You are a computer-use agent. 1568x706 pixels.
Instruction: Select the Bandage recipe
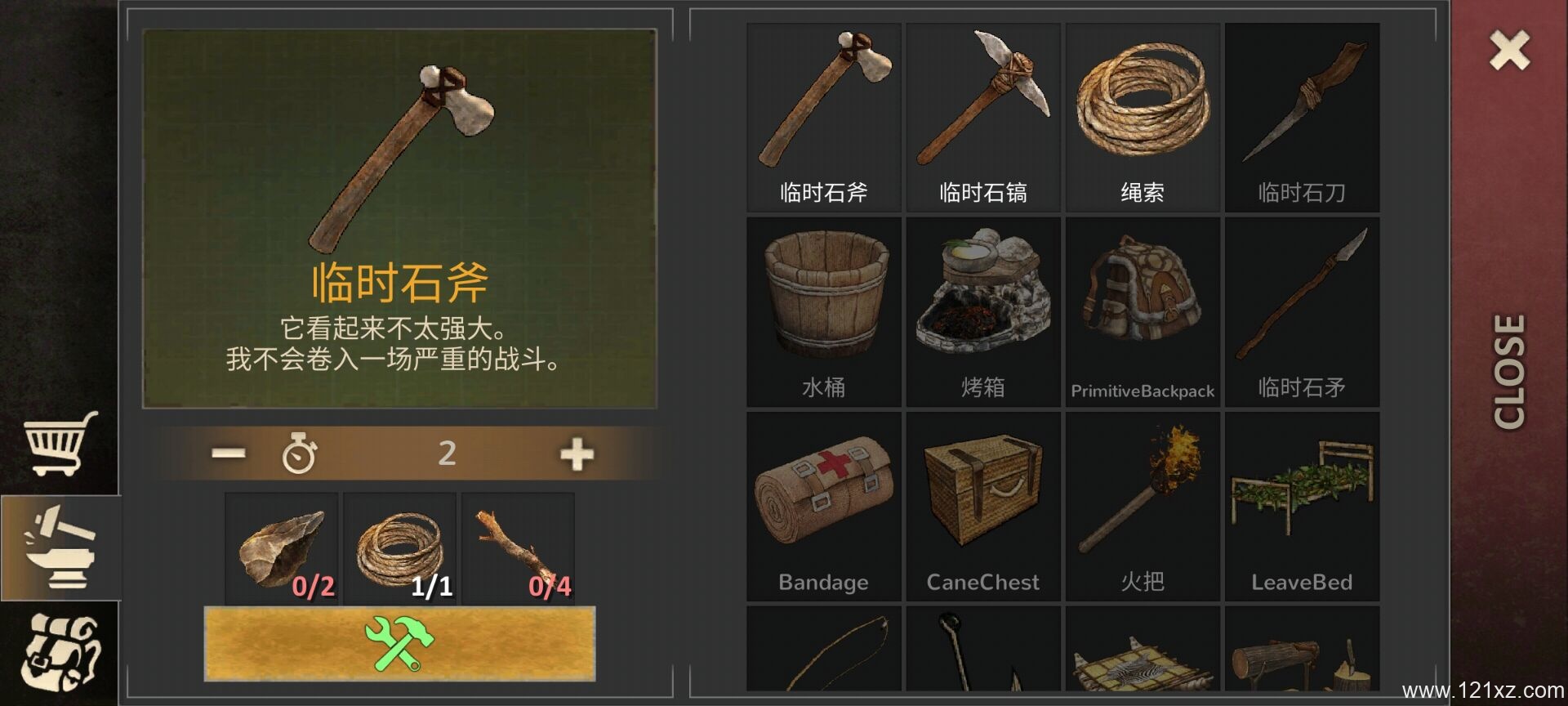coord(823,507)
